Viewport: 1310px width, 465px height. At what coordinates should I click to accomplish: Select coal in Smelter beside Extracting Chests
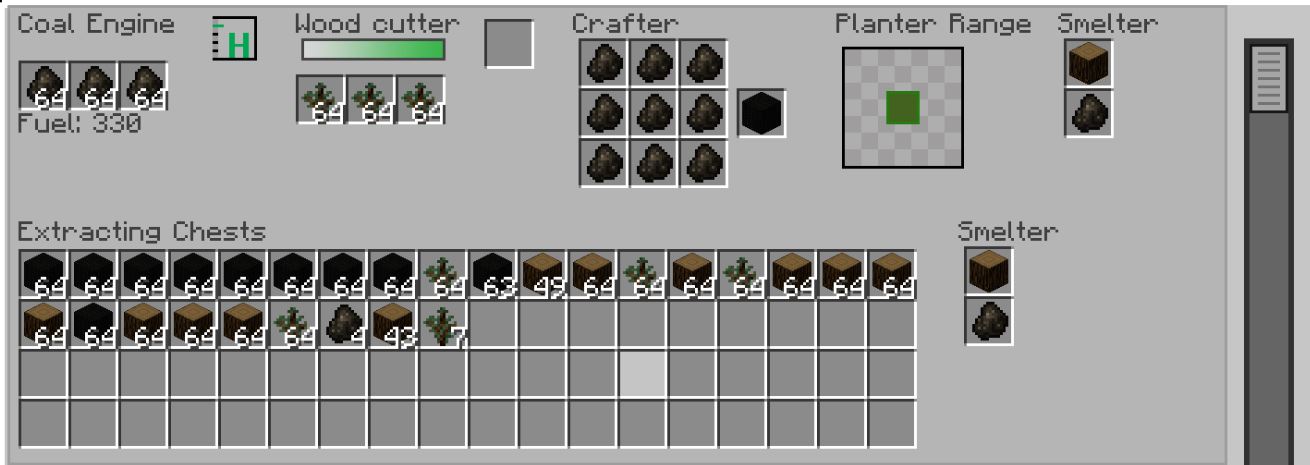click(989, 321)
